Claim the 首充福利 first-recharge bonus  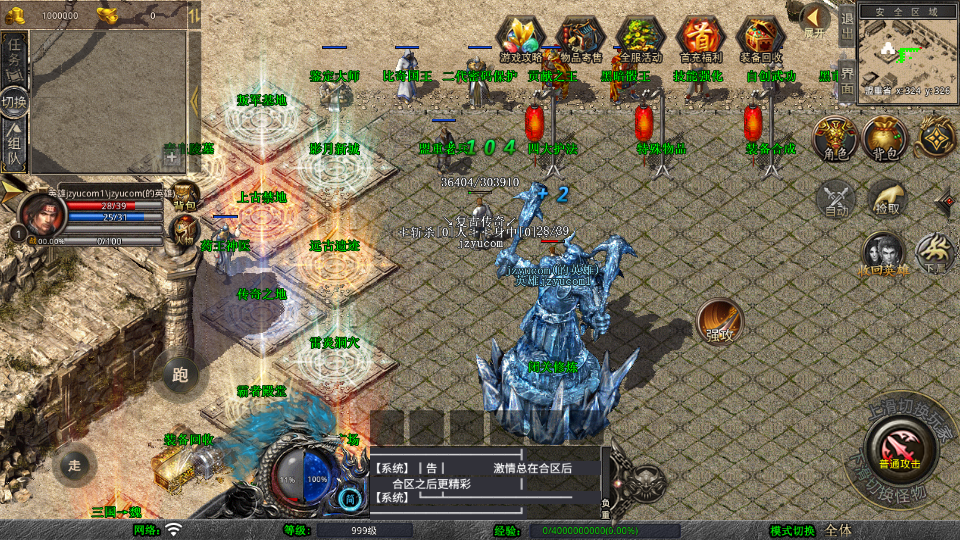pyautogui.click(x=699, y=36)
